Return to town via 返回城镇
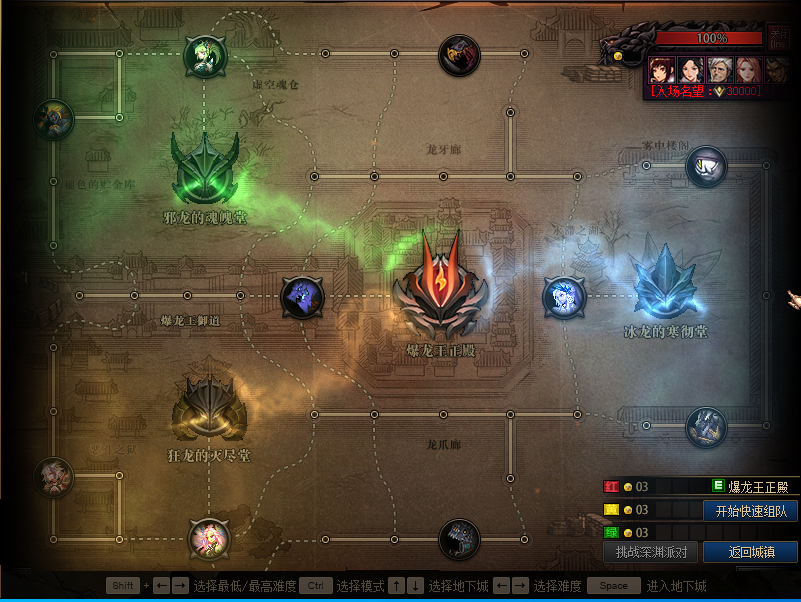This screenshot has height=602, width=801. point(750,552)
